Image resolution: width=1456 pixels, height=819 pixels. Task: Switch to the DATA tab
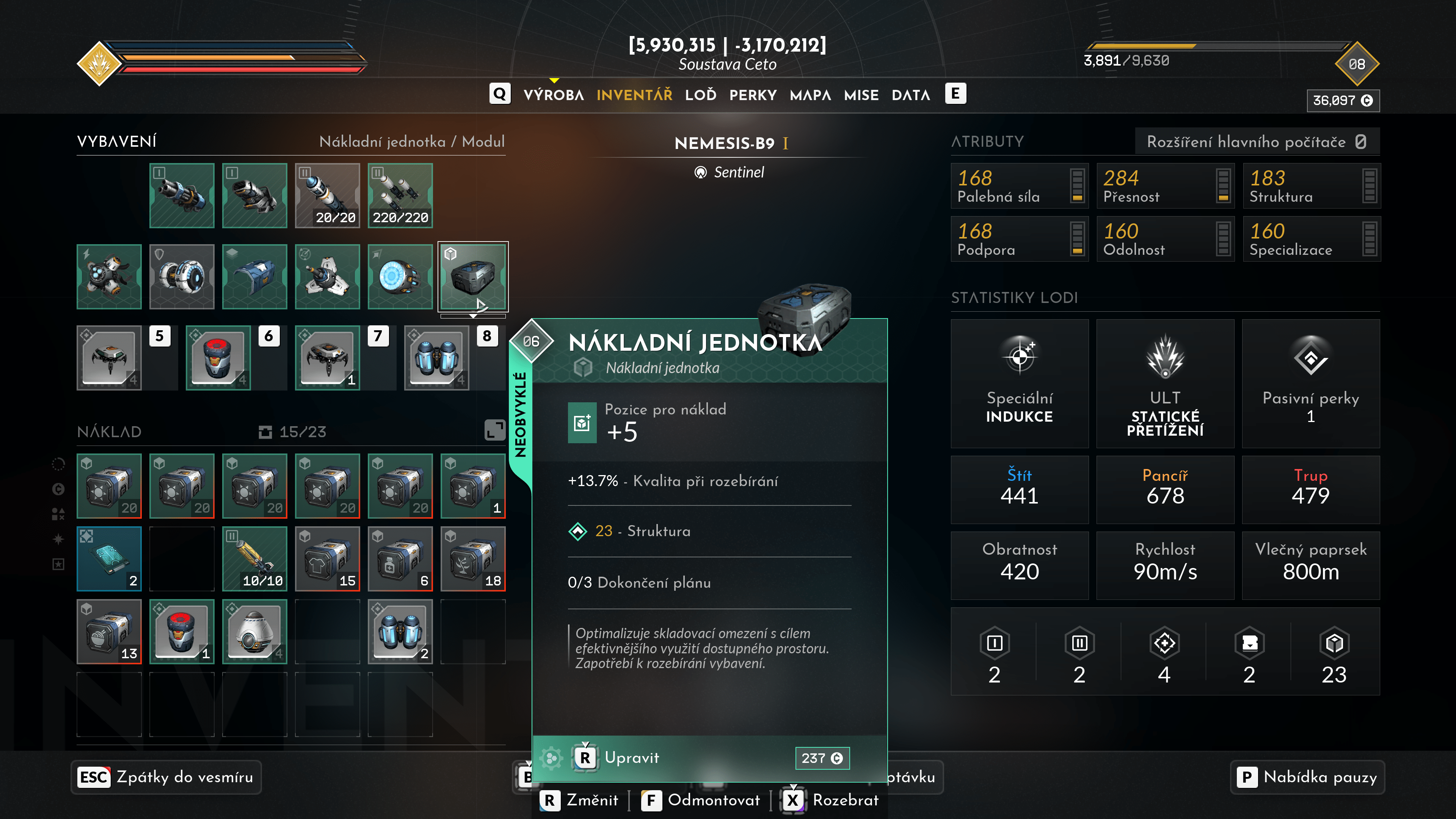(x=910, y=95)
